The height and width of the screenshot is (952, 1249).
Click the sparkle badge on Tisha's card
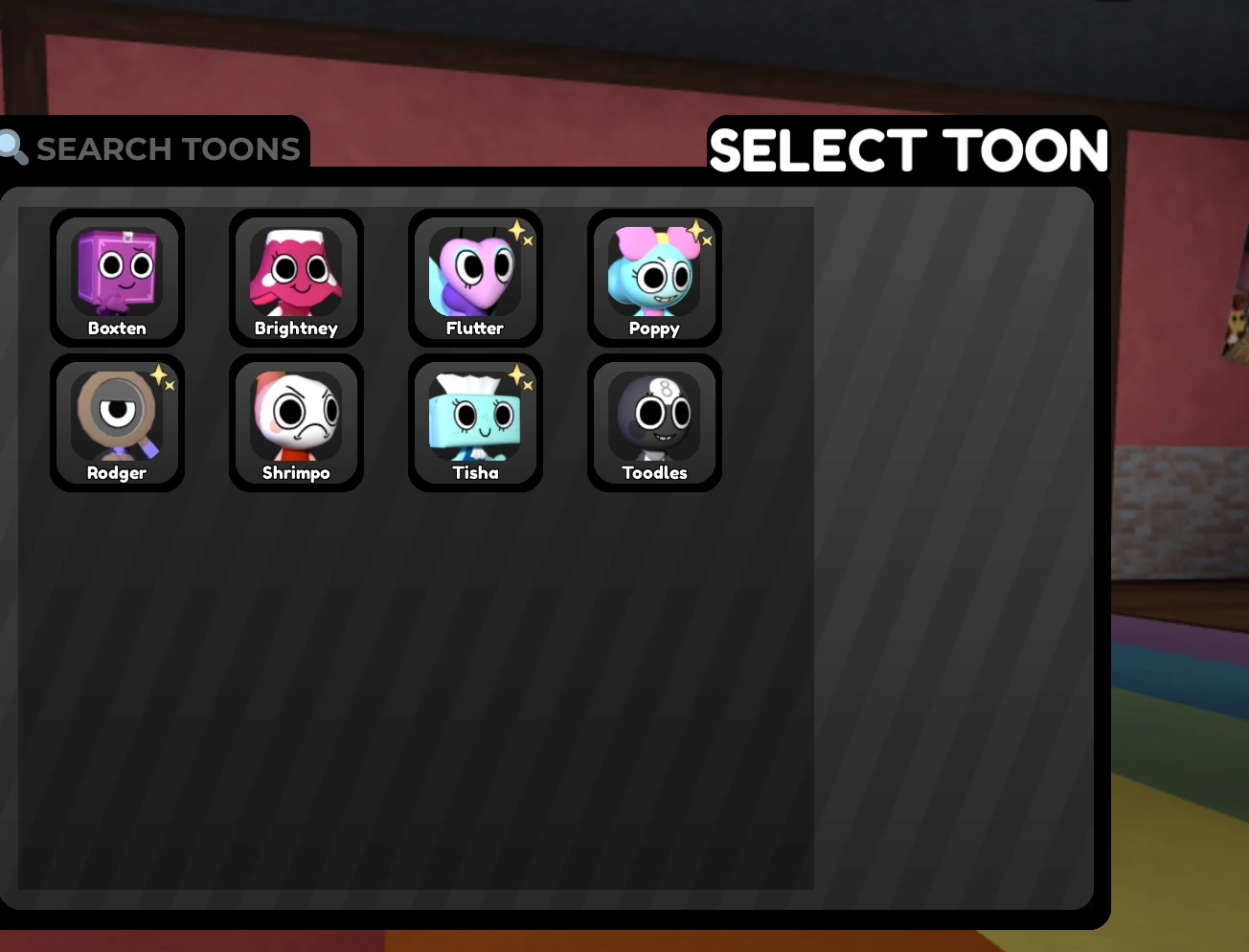pyautogui.click(x=517, y=374)
